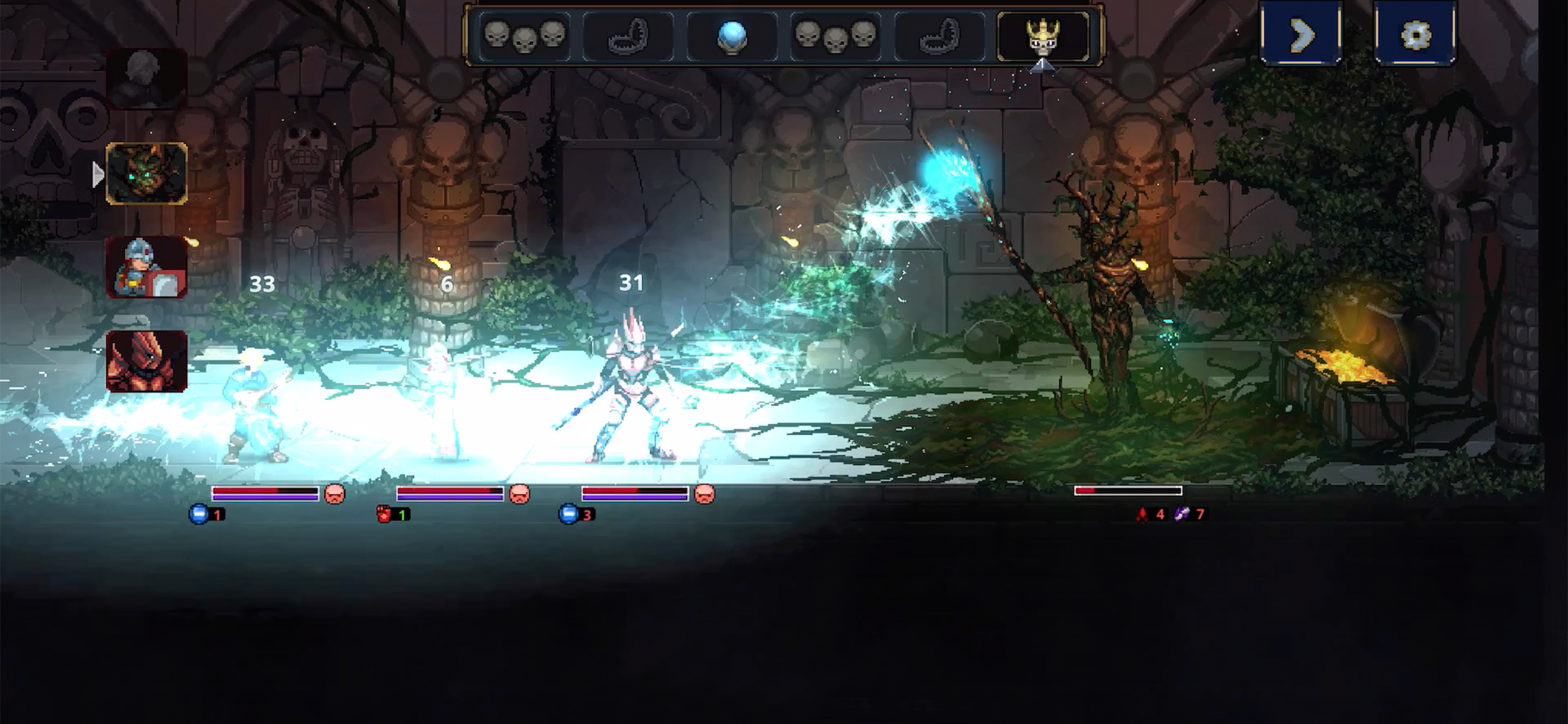The height and width of the screenshot is (724, 1568).
Task: Inspect the red fist status icon
Action: tap(384, 515)
